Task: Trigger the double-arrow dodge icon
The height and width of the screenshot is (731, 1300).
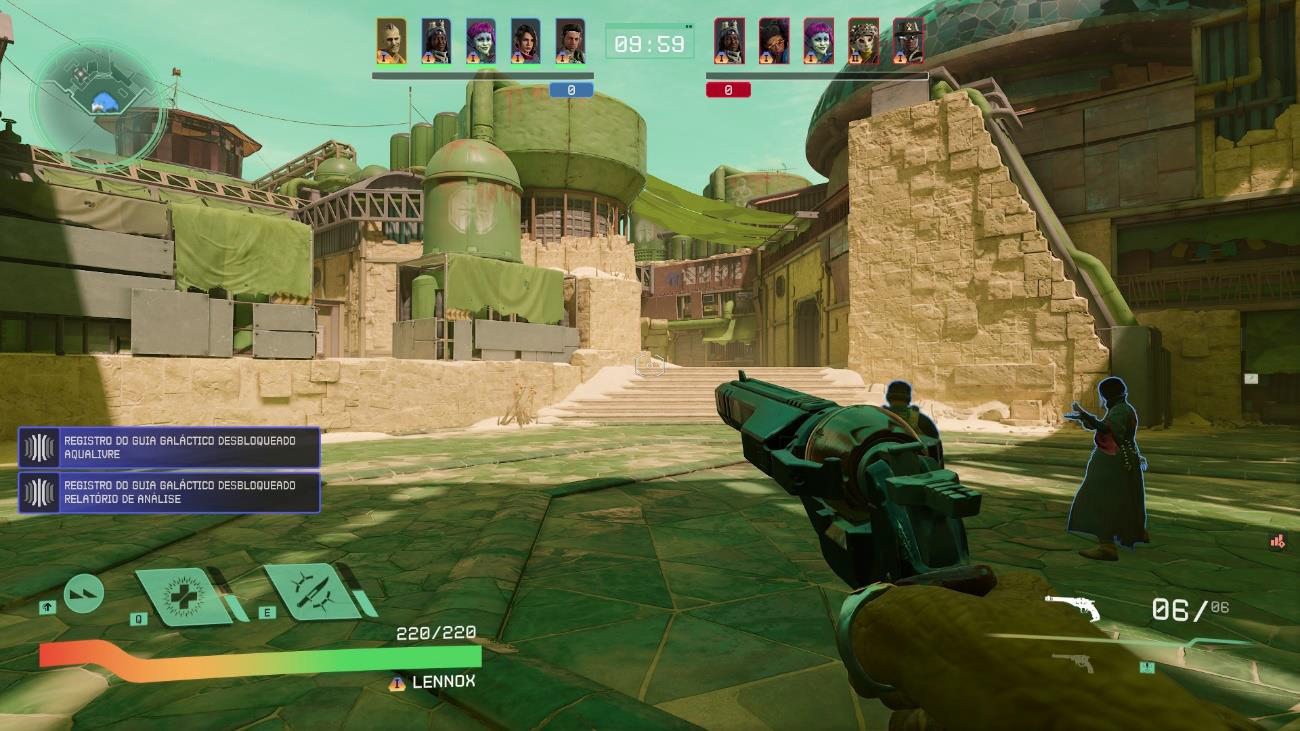Action: [84, 595]
